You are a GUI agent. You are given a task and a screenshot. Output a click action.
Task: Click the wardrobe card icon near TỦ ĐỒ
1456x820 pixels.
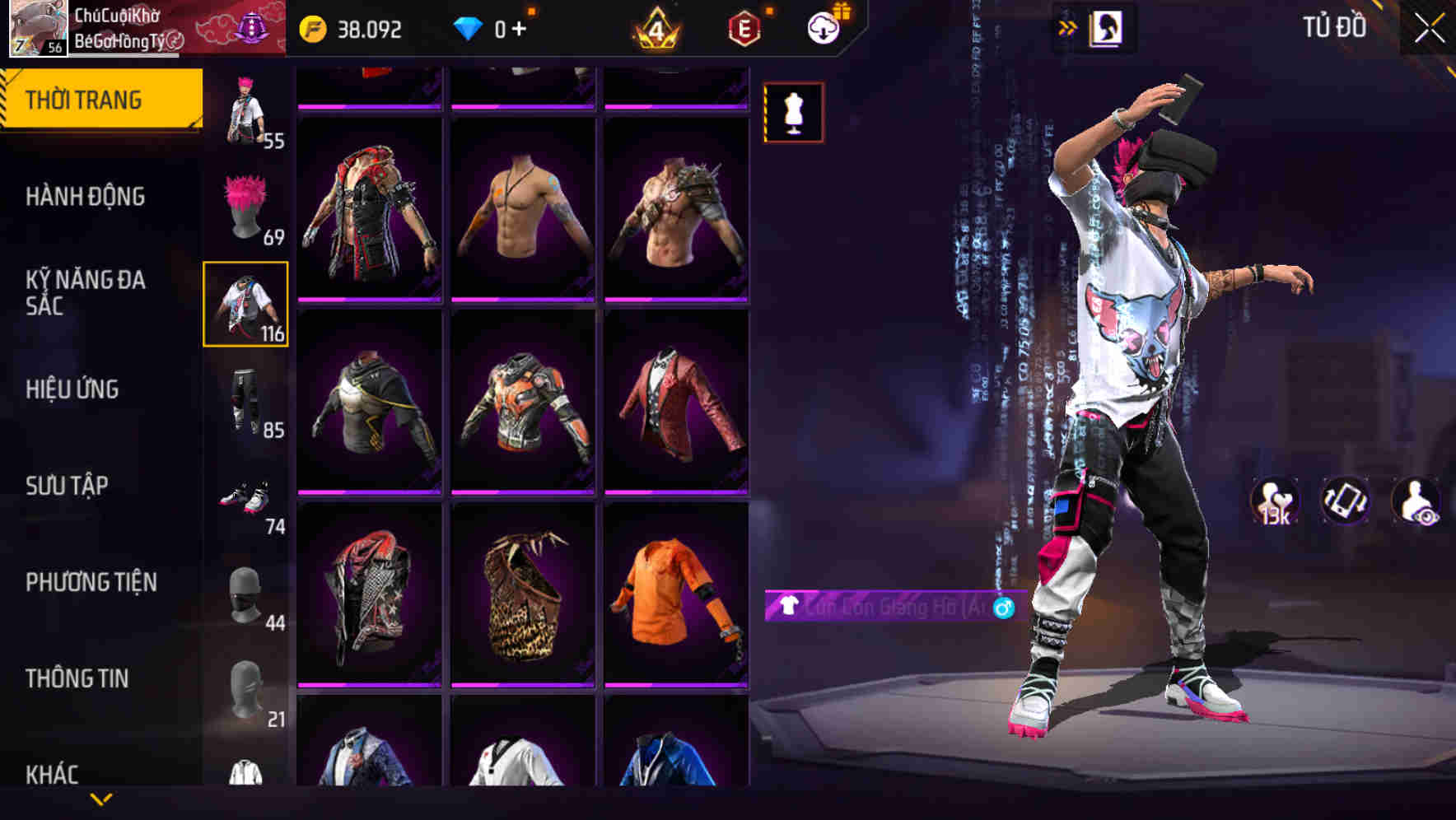1105,27
